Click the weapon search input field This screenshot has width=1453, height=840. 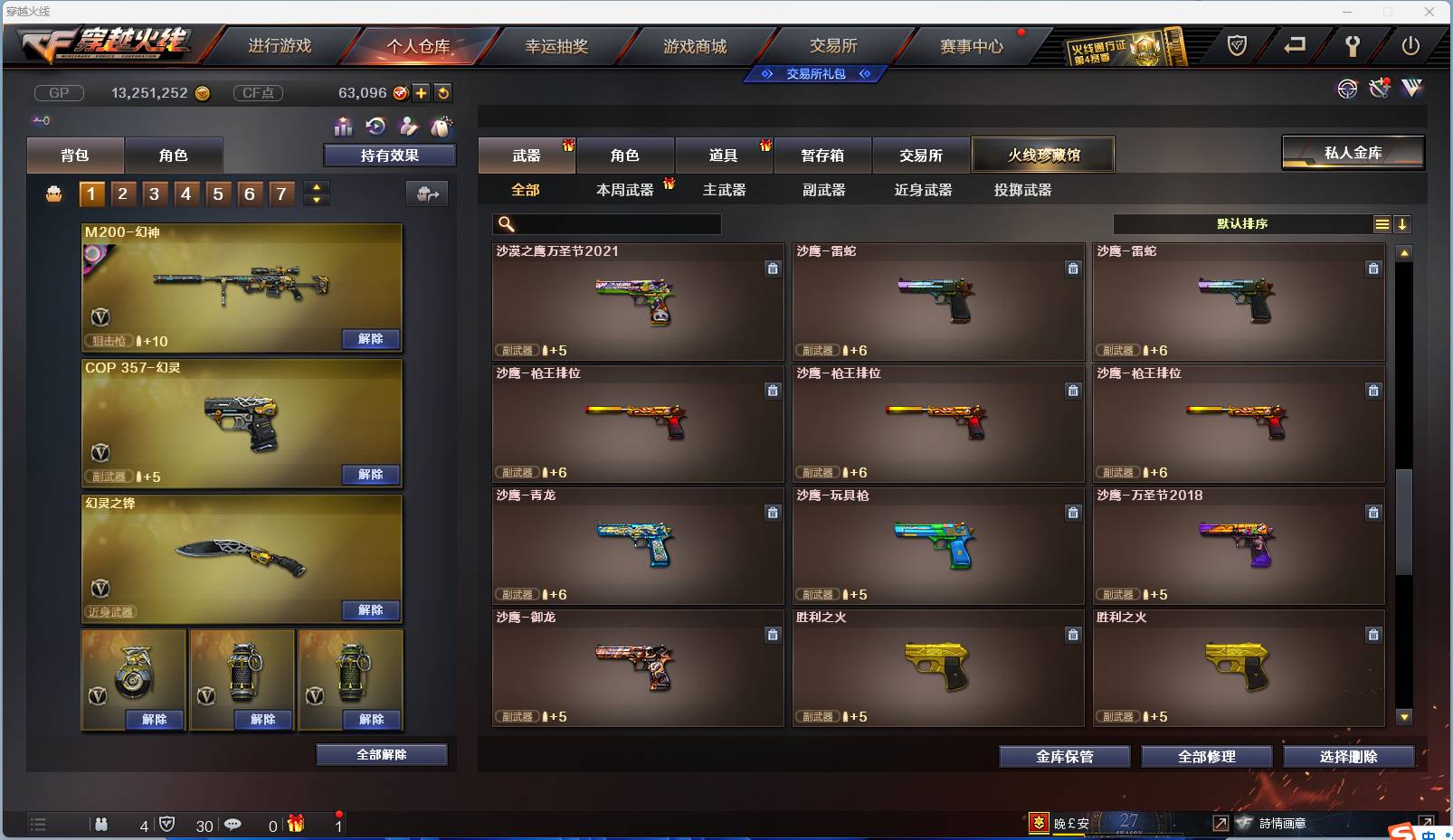pos(615,223)
